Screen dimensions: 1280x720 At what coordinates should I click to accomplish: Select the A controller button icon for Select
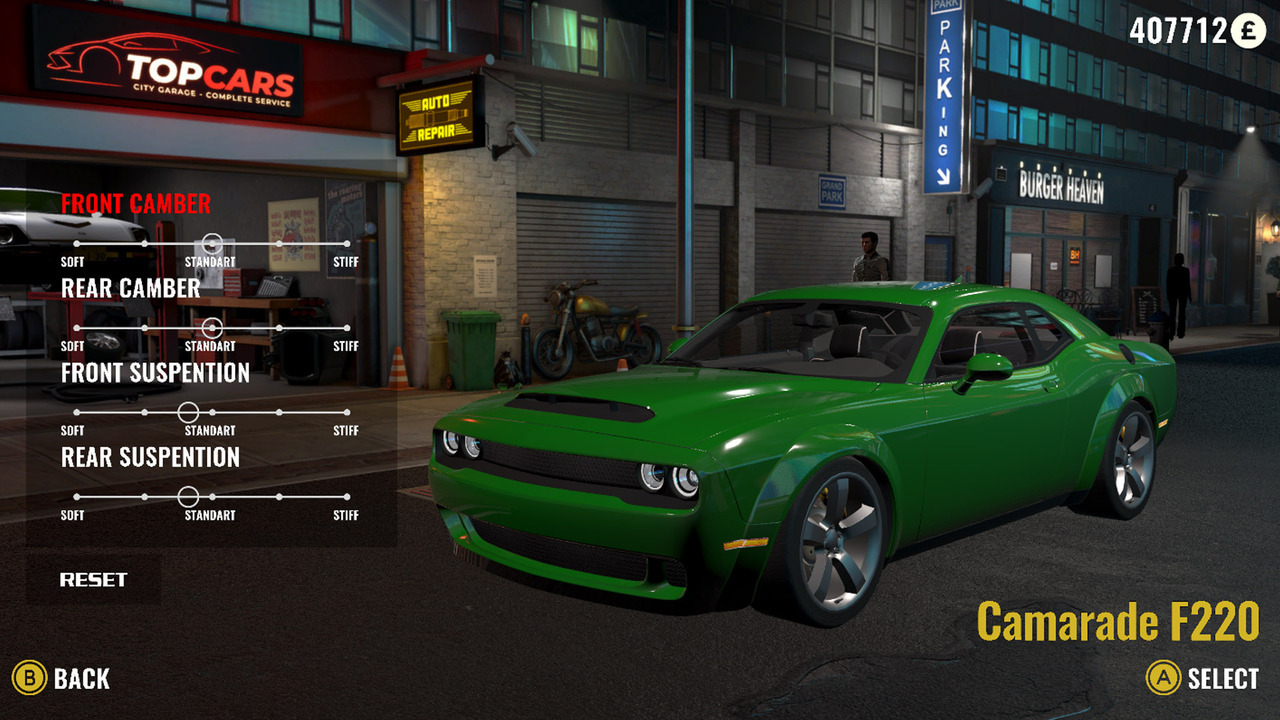tap(1166, 678)
